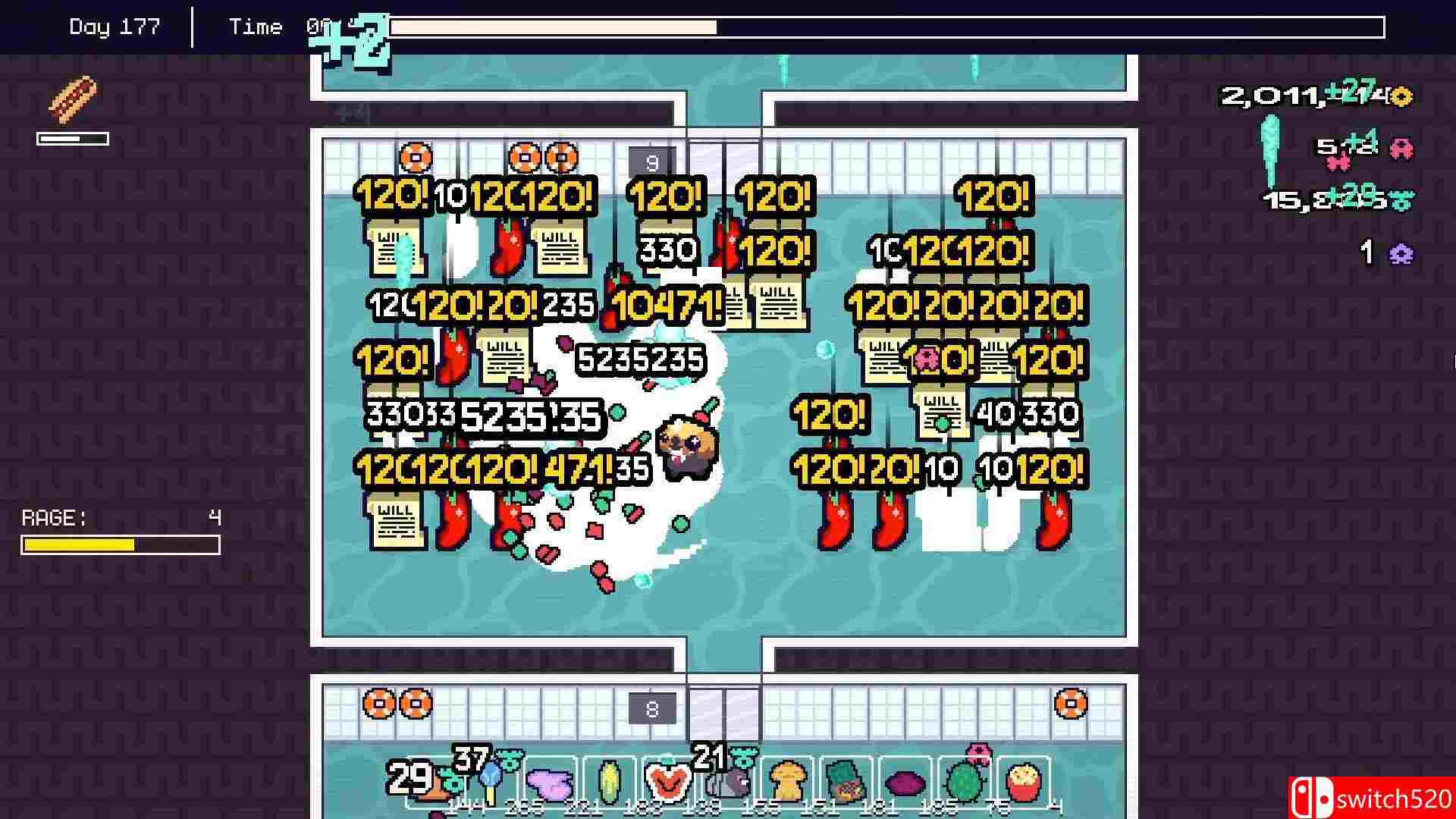Click the 29 carrot counter badge
Screen dimensions: 1456x819
coord(409,777)
